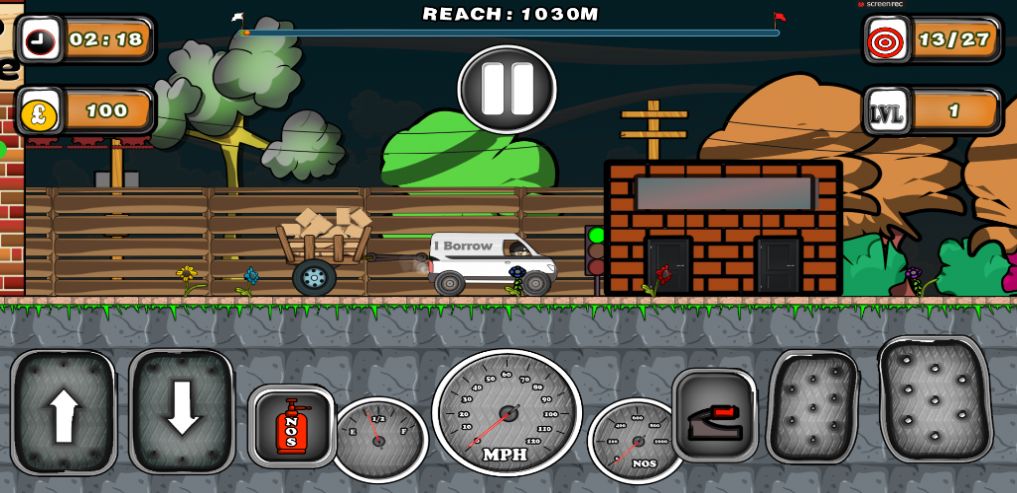
Task: Pause the game with the pause button
Action: 507,89
